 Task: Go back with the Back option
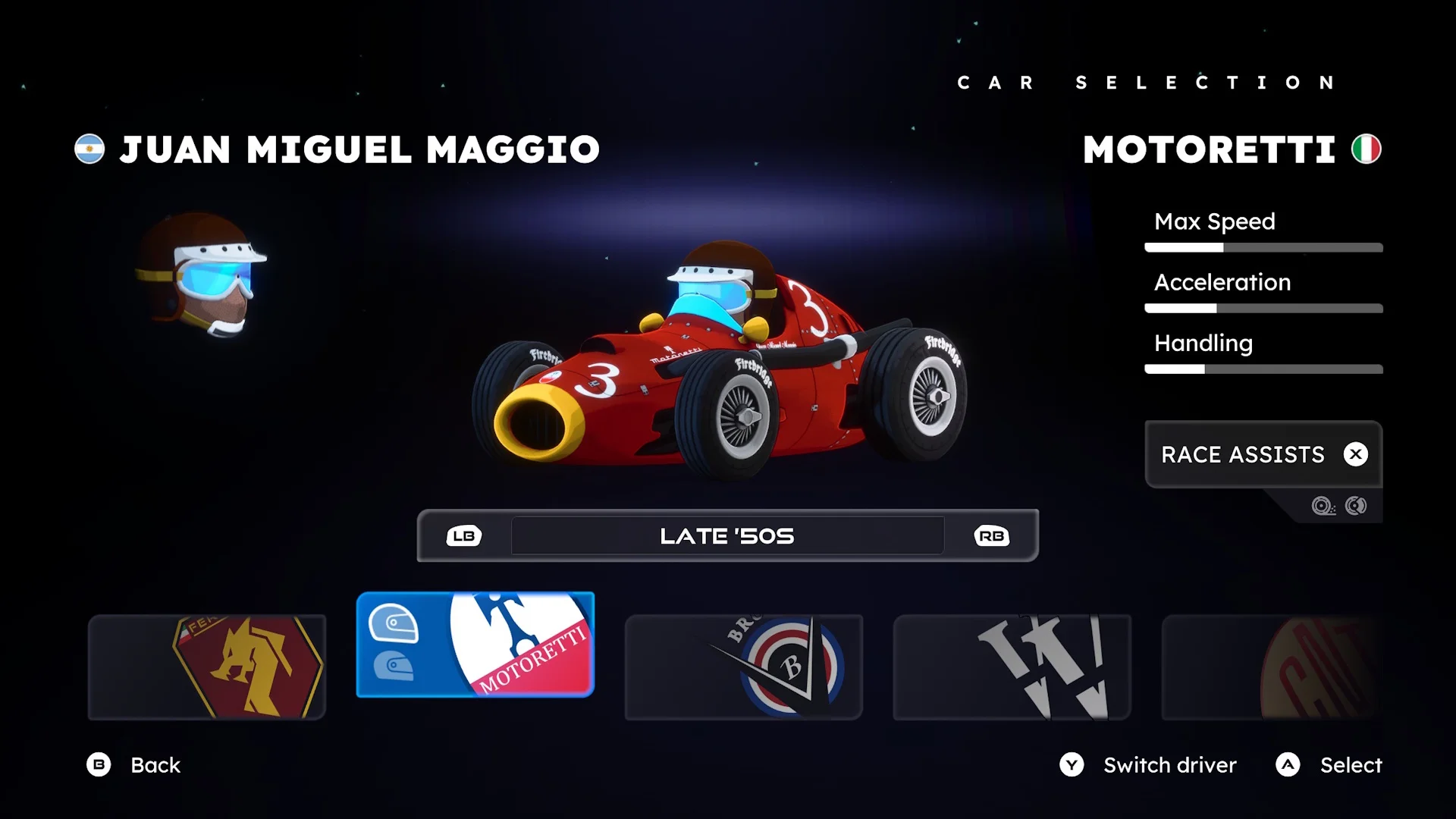point(134,764)
